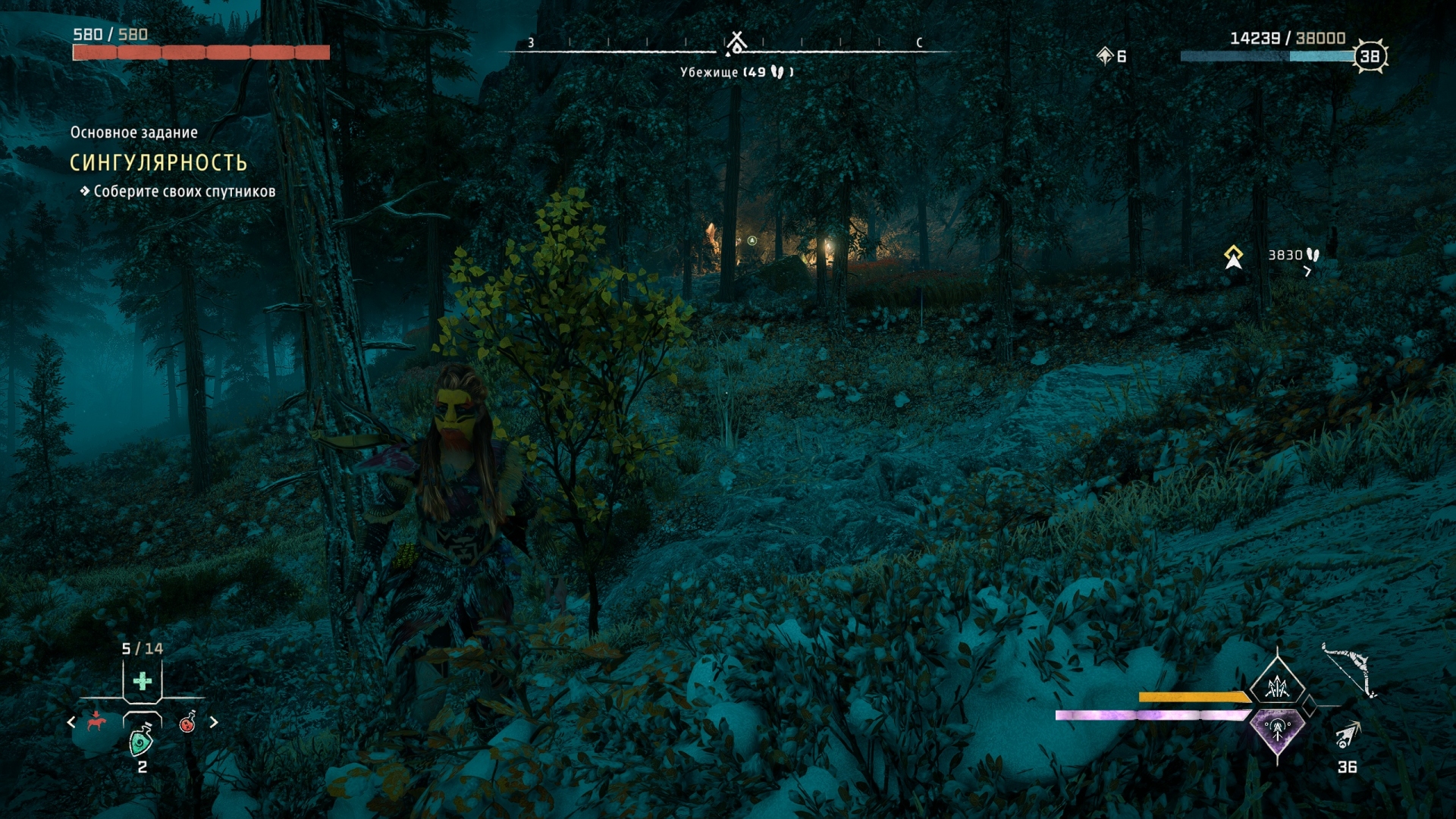Select the green medicinal cross pouch
This screenshot has height=819, width=1456.
[x=143, y=681]
